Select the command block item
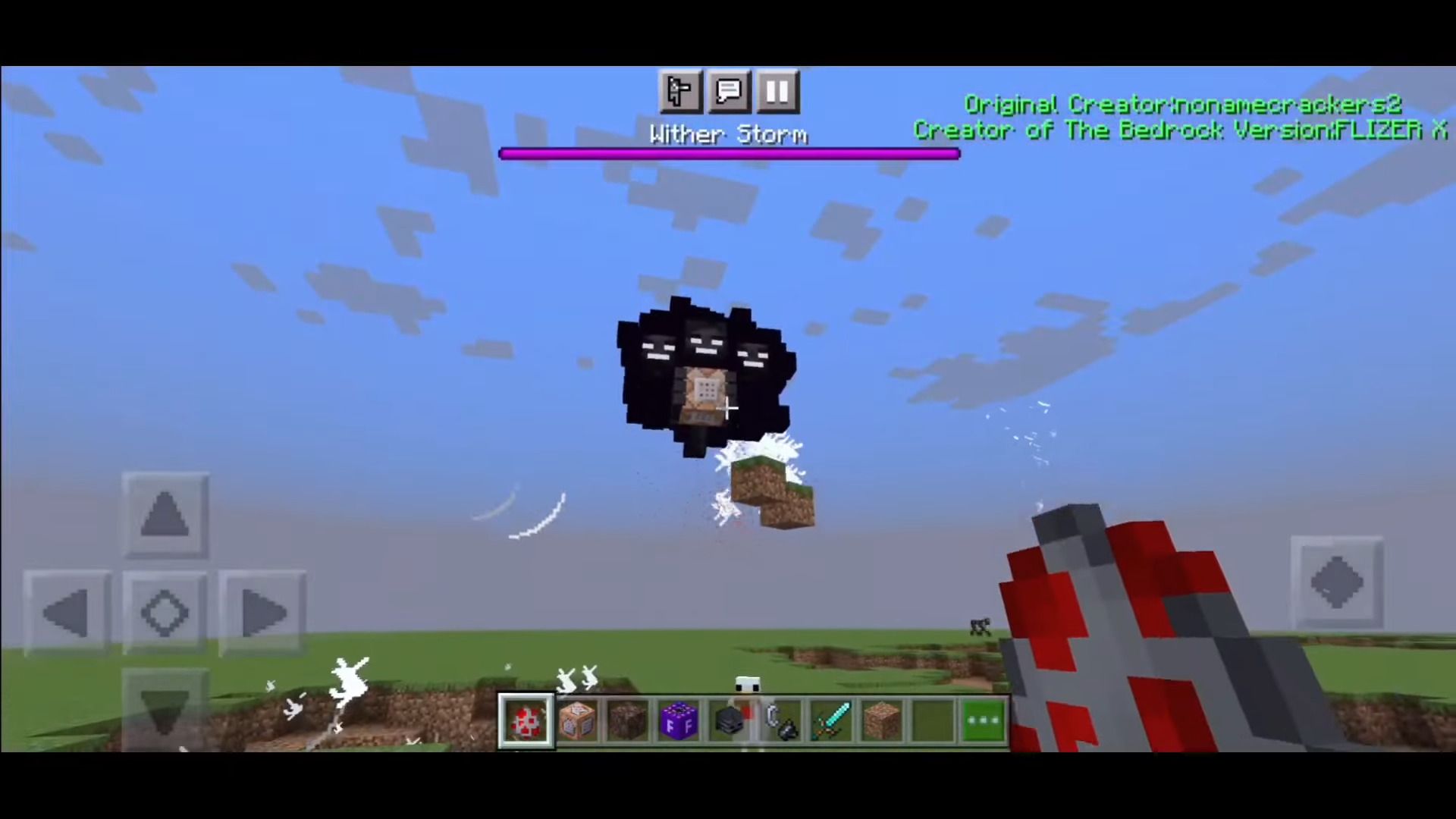This screenshot has width=1456, height=819. (576, 720)
